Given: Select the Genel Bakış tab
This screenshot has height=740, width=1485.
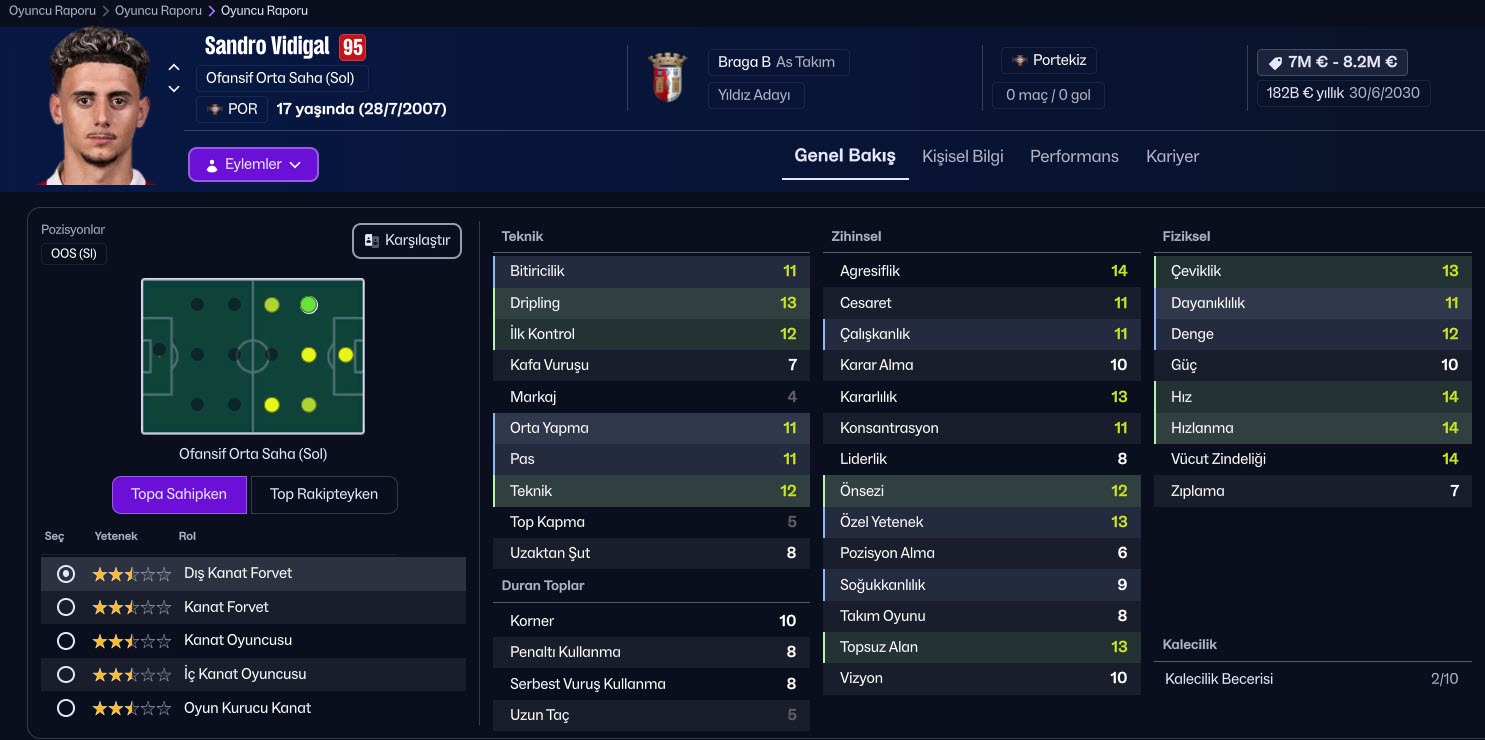Looking at the screenshot, I should (845, 156).
